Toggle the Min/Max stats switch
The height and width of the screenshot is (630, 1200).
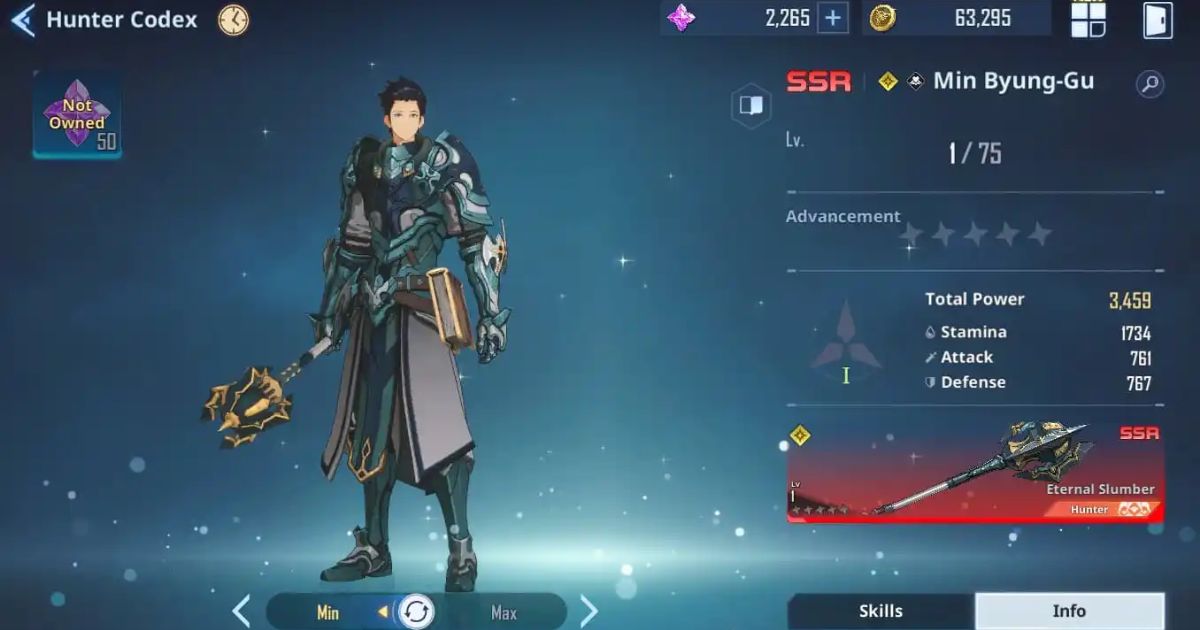[415, 612]
